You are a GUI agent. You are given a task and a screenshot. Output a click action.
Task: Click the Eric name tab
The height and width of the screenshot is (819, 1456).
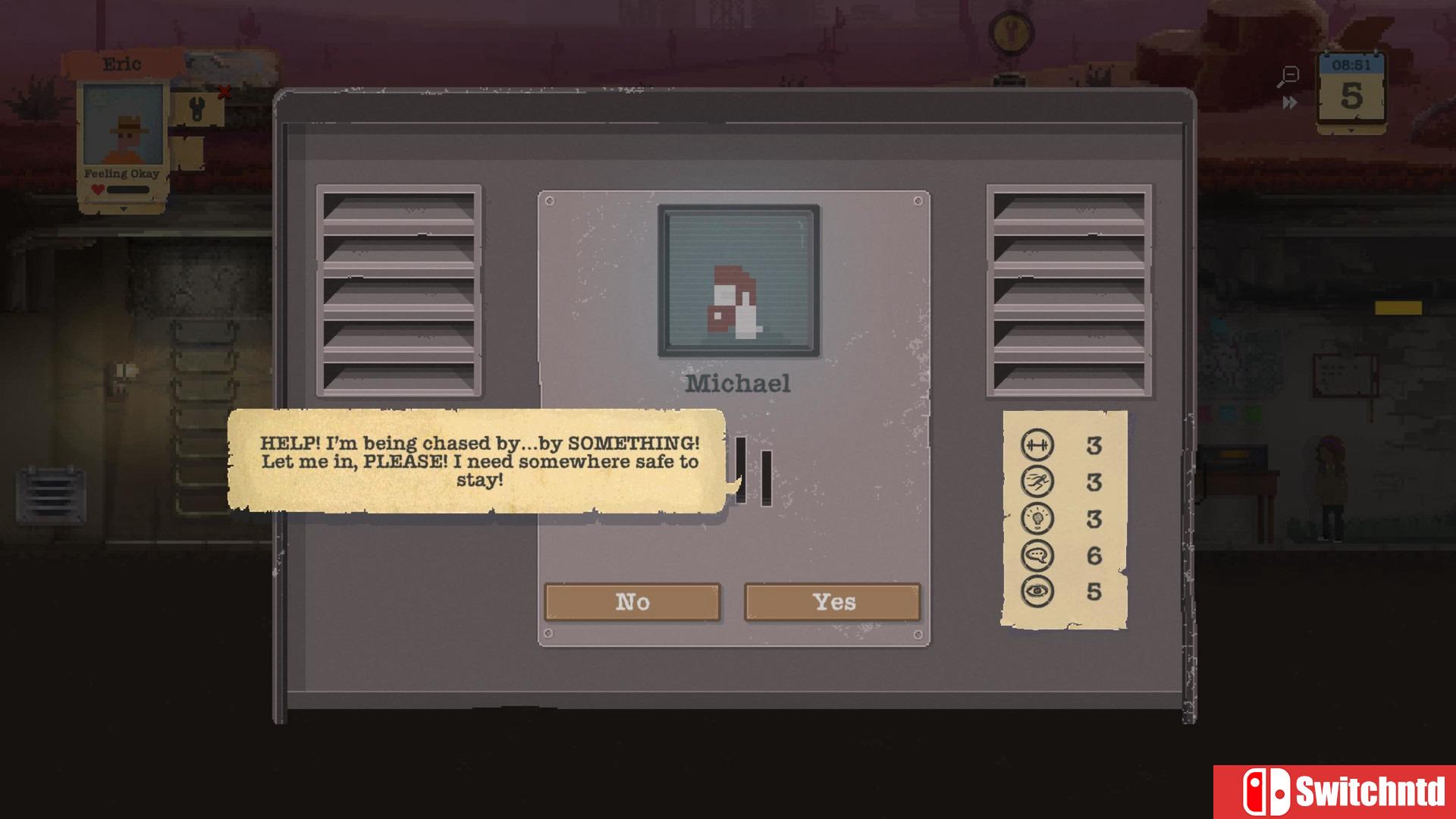121,64
